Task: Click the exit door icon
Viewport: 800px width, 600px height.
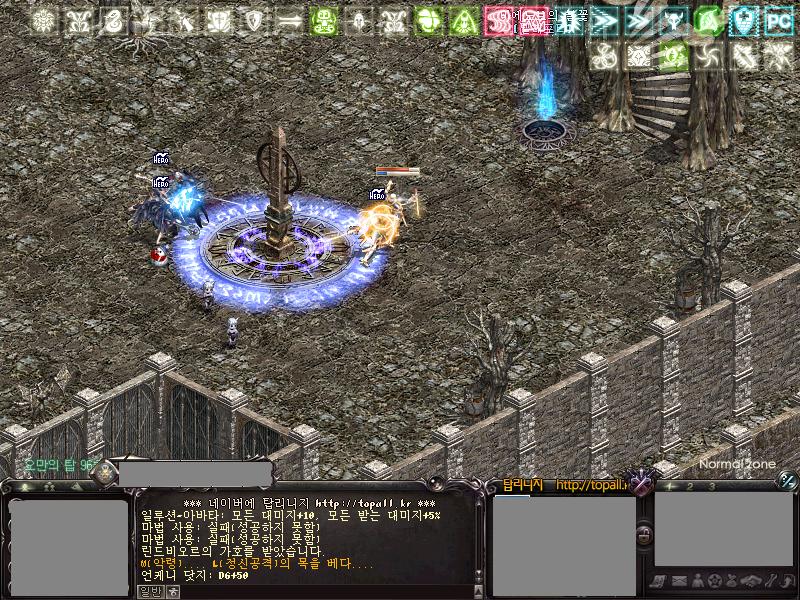Action: tap(786, 581)
